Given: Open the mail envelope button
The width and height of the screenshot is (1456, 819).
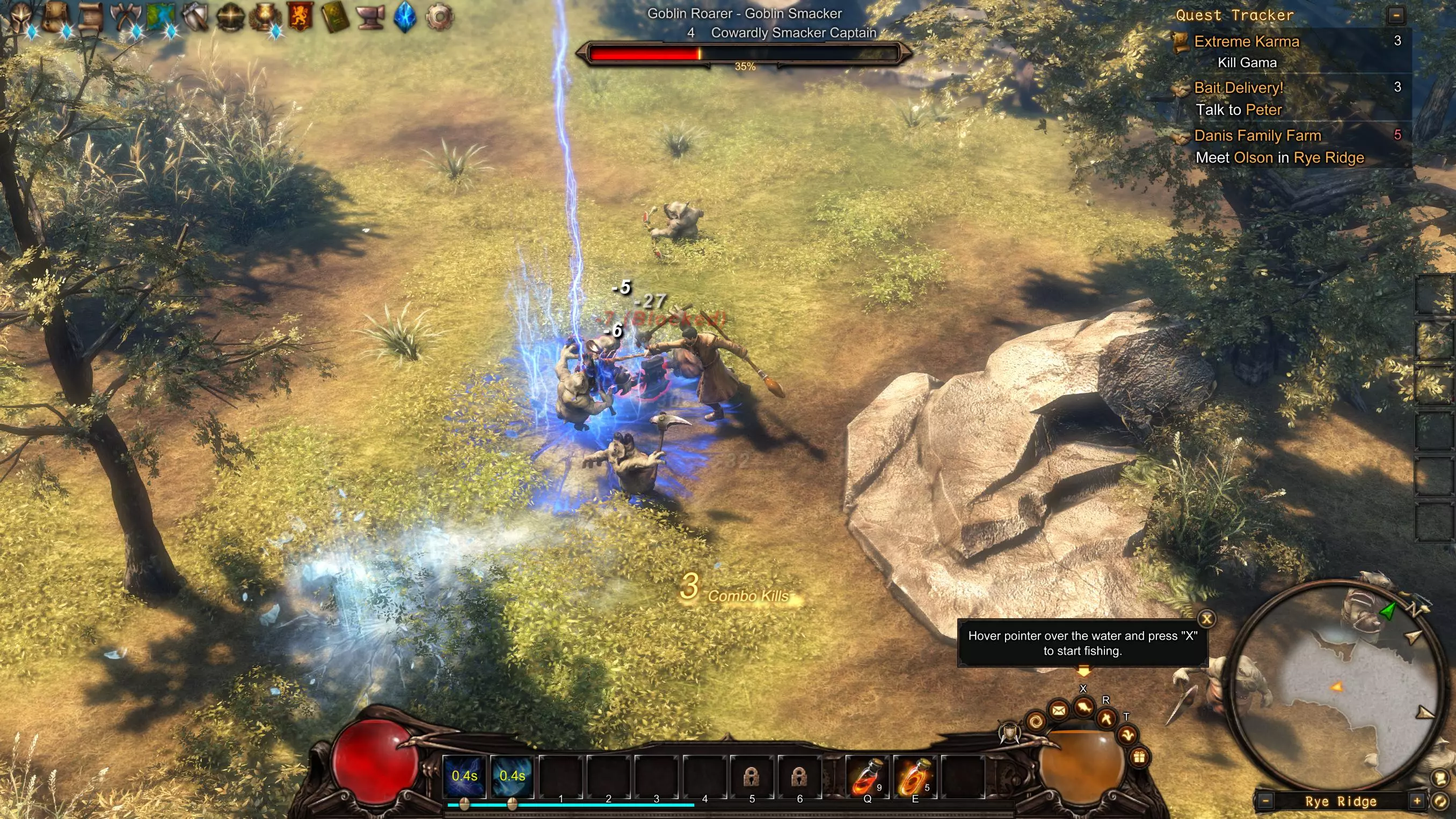Looking at the screenshot, I should click(1059, 710).
